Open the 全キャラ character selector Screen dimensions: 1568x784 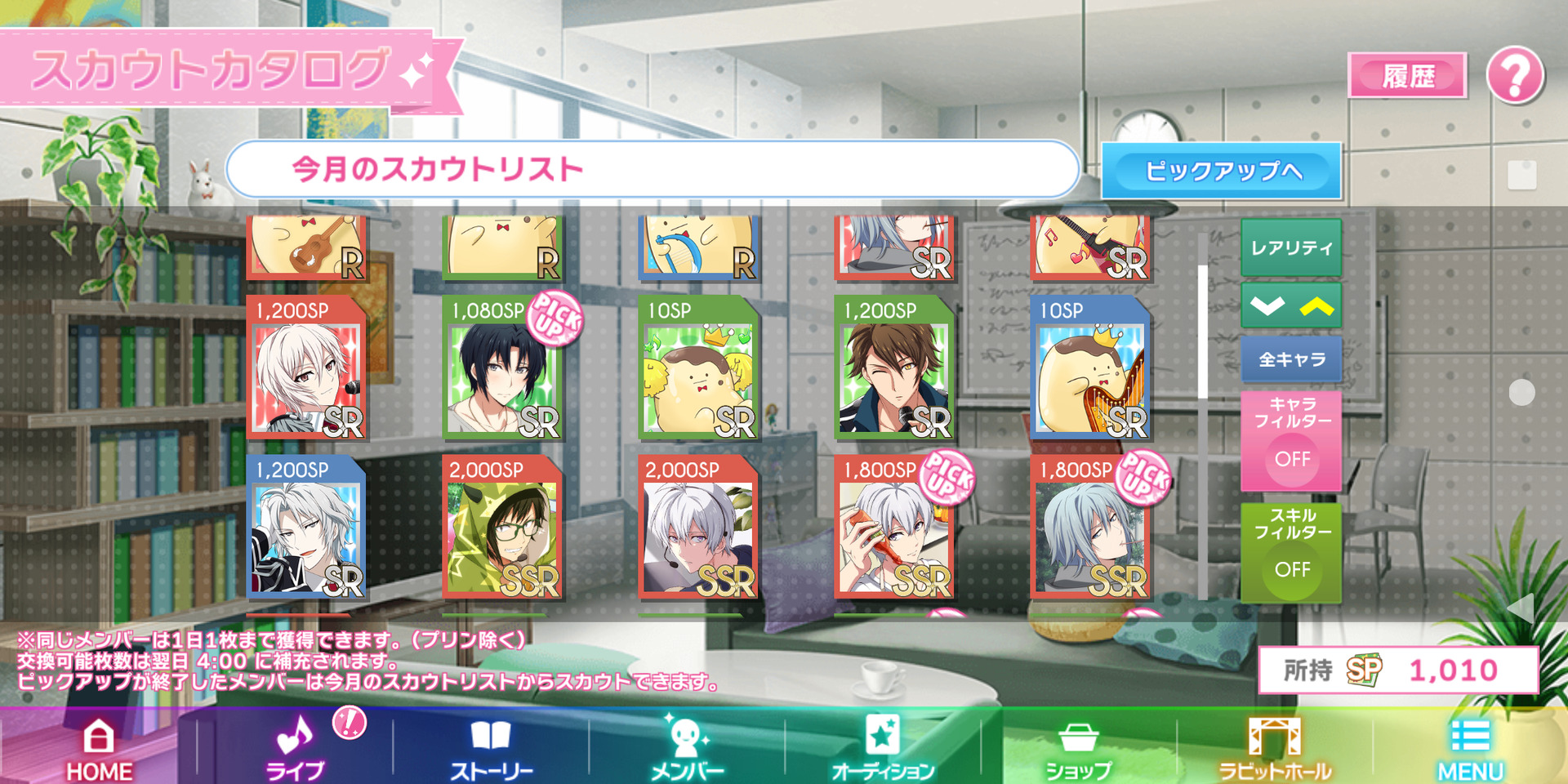pos(1291,359)
